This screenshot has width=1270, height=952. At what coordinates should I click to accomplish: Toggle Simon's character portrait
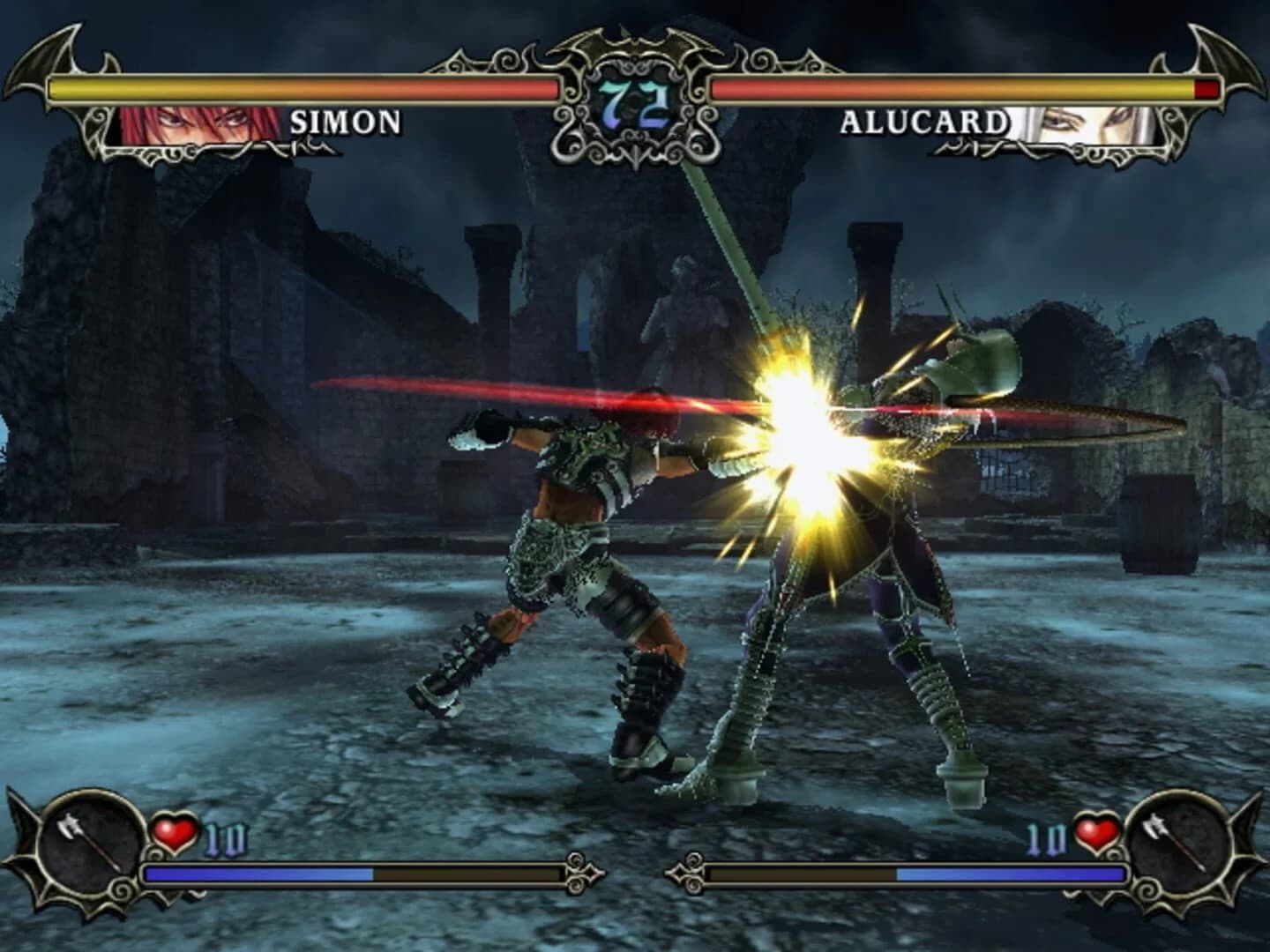(x=196, y=125)
